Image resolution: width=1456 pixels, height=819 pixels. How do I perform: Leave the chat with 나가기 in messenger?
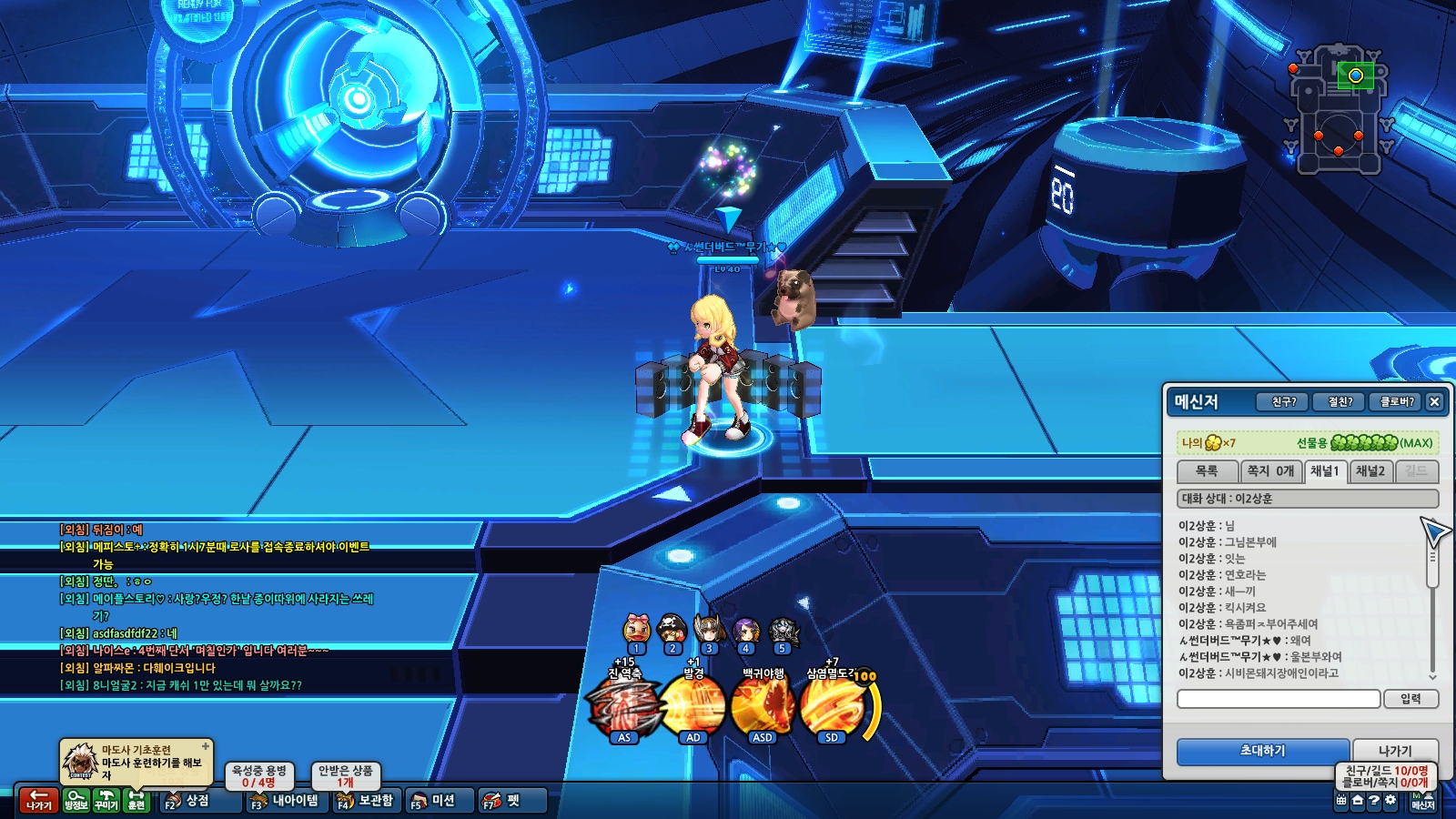(1394, 751)
